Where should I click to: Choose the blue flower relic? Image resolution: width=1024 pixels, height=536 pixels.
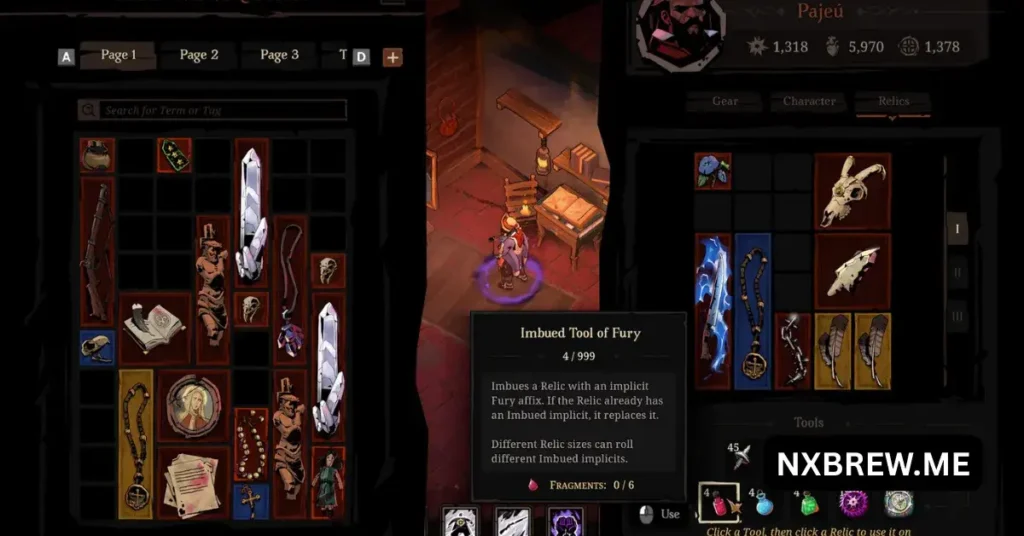[x=712, y=170]
